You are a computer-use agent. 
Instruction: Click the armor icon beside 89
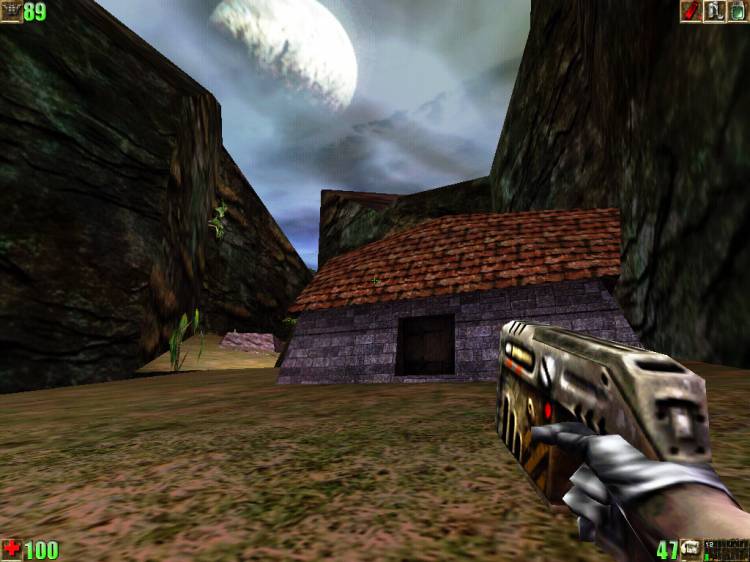pyautogui.click(x=11, y=11)
